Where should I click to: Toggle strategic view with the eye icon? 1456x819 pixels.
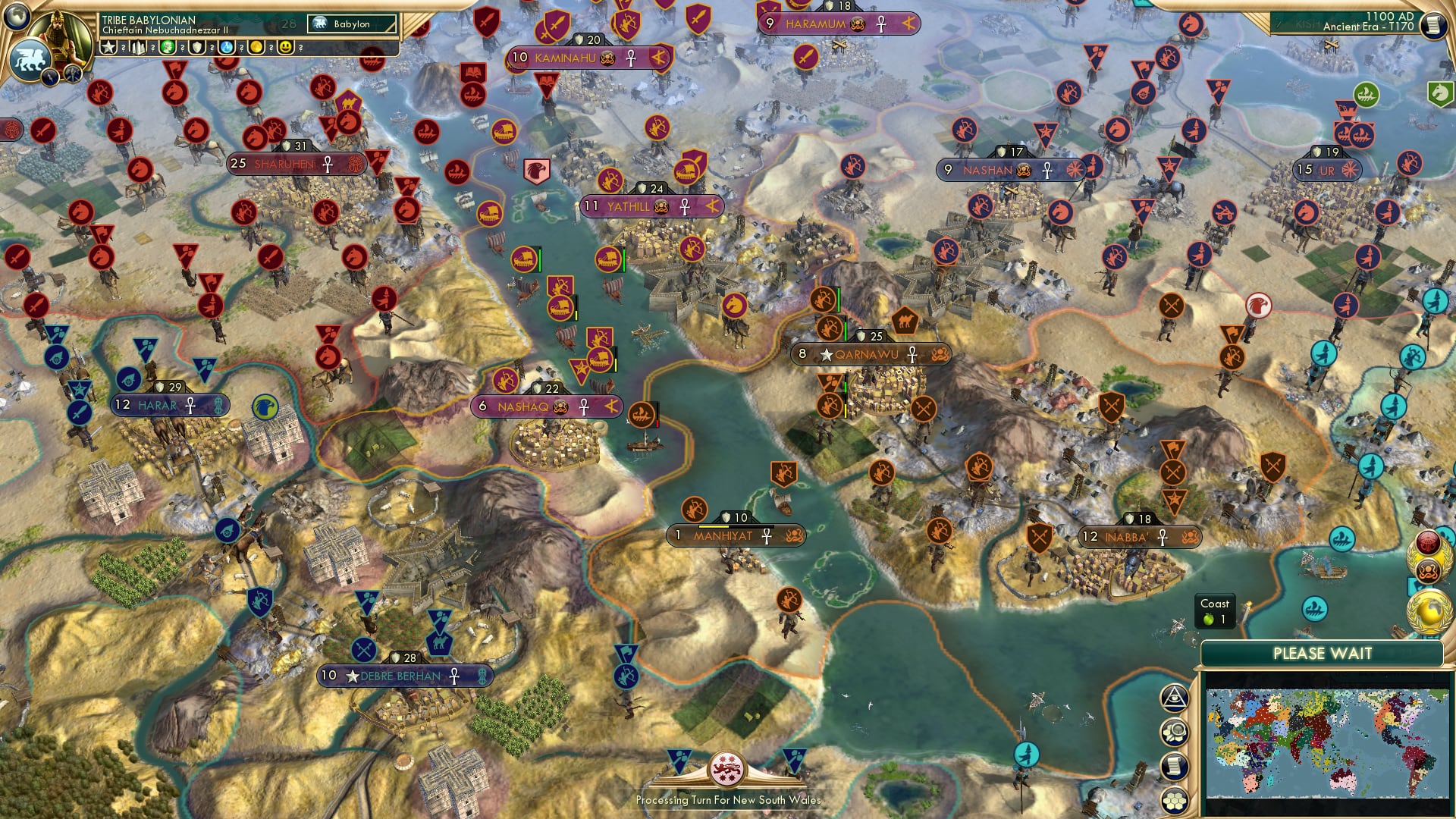(x=1174, y=698)
